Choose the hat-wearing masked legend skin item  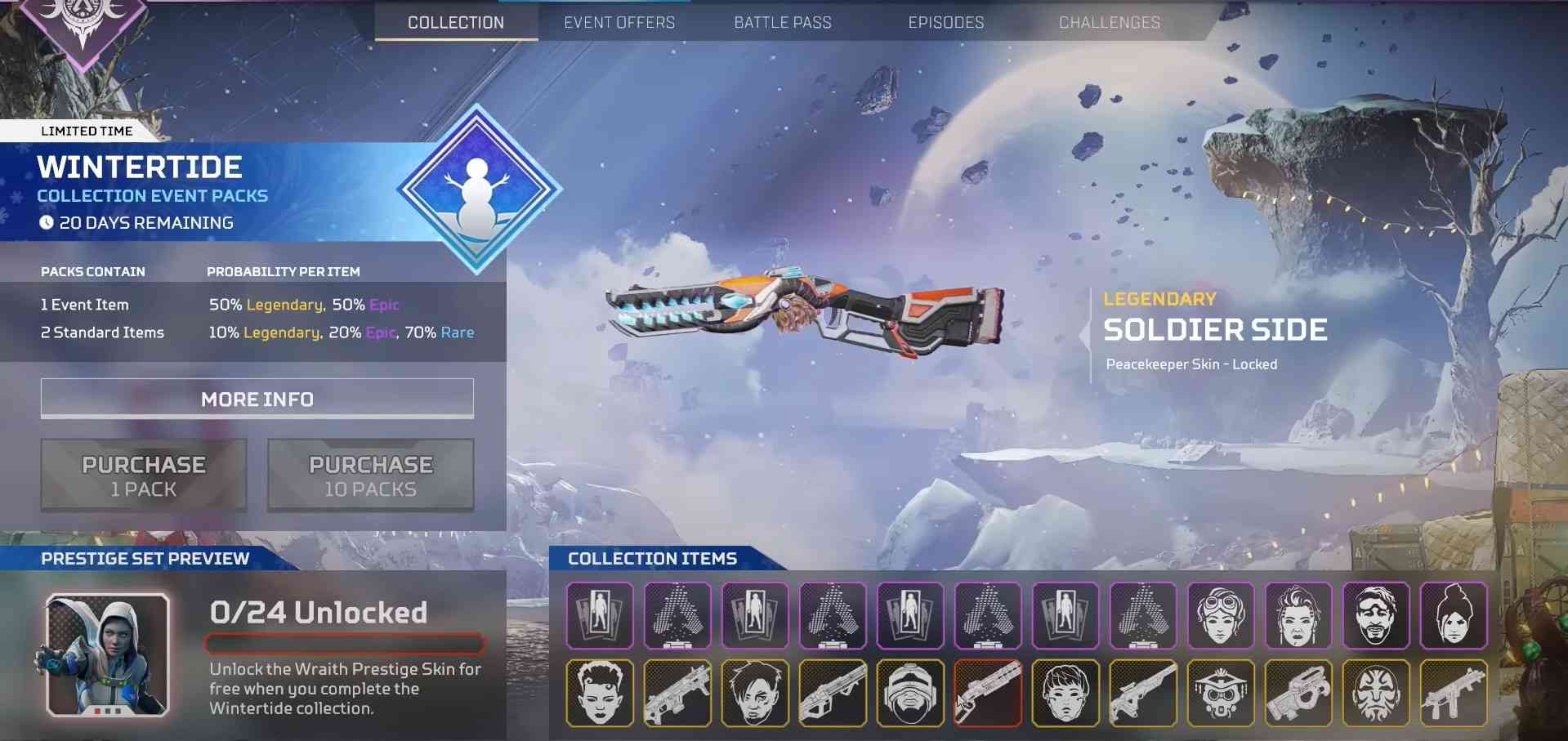(1221, 693)
